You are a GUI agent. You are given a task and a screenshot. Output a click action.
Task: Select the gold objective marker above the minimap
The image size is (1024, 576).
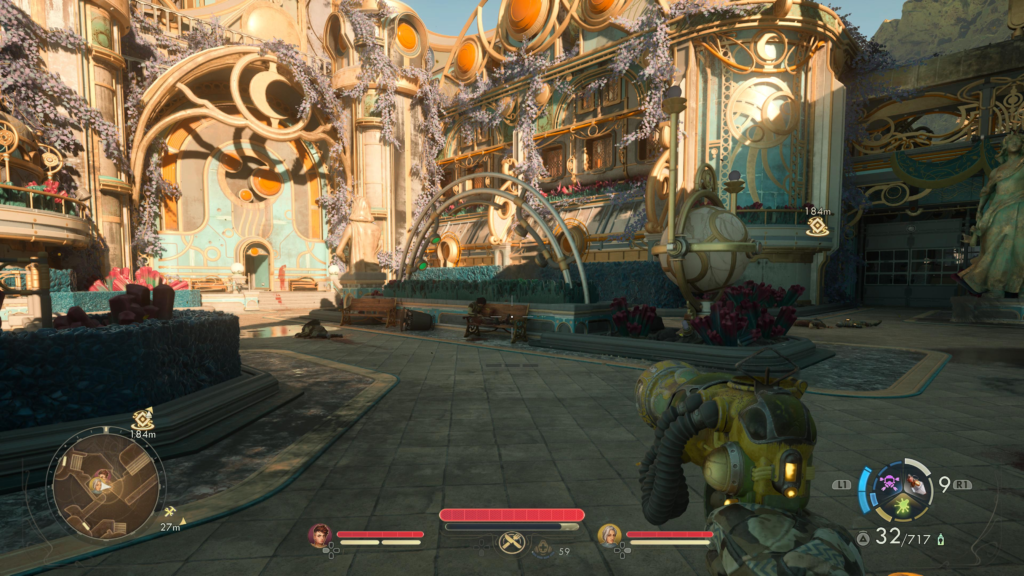142,419
